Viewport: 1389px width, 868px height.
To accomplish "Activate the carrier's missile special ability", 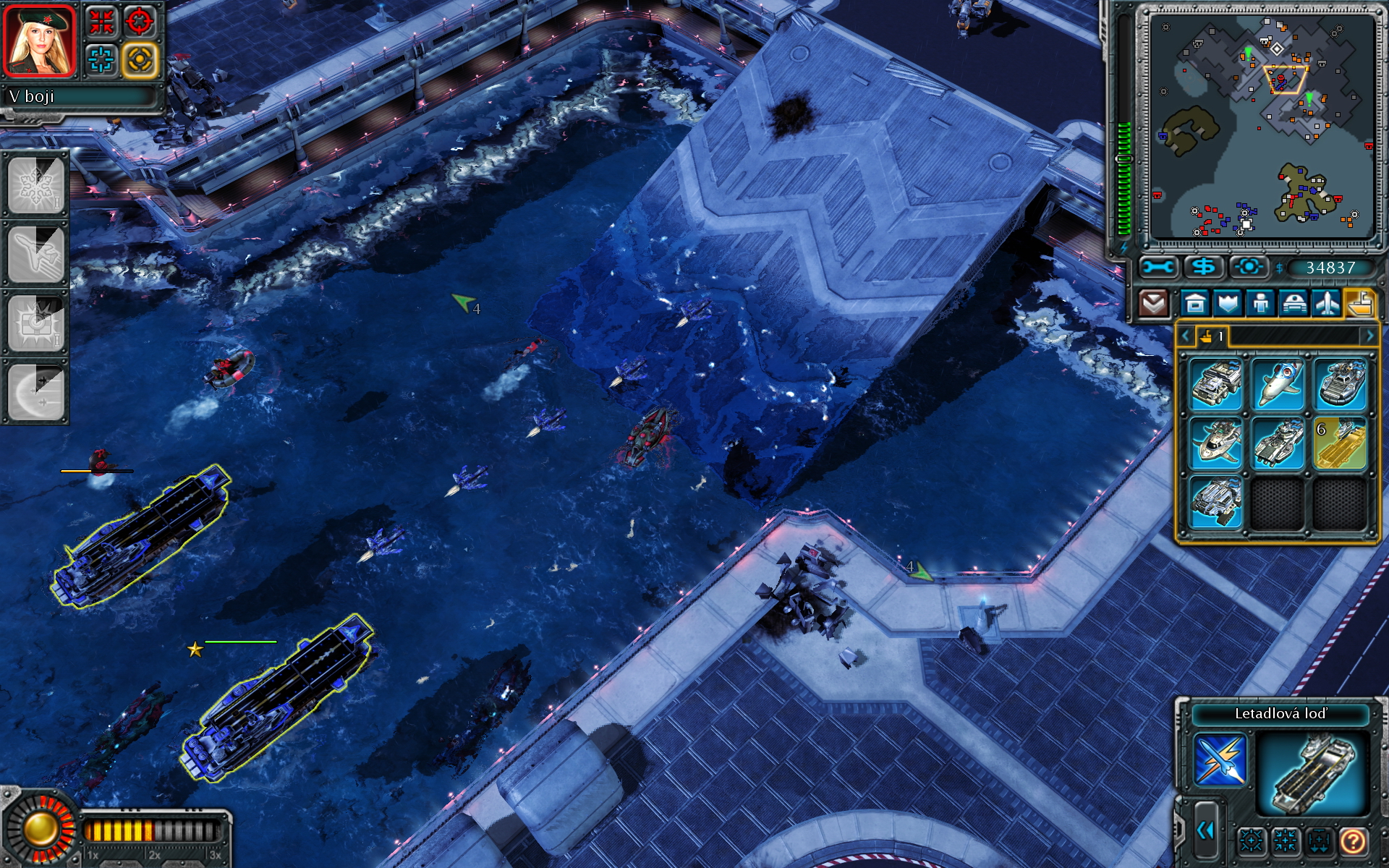I will pyautogui.click(x=1220, y=760).
